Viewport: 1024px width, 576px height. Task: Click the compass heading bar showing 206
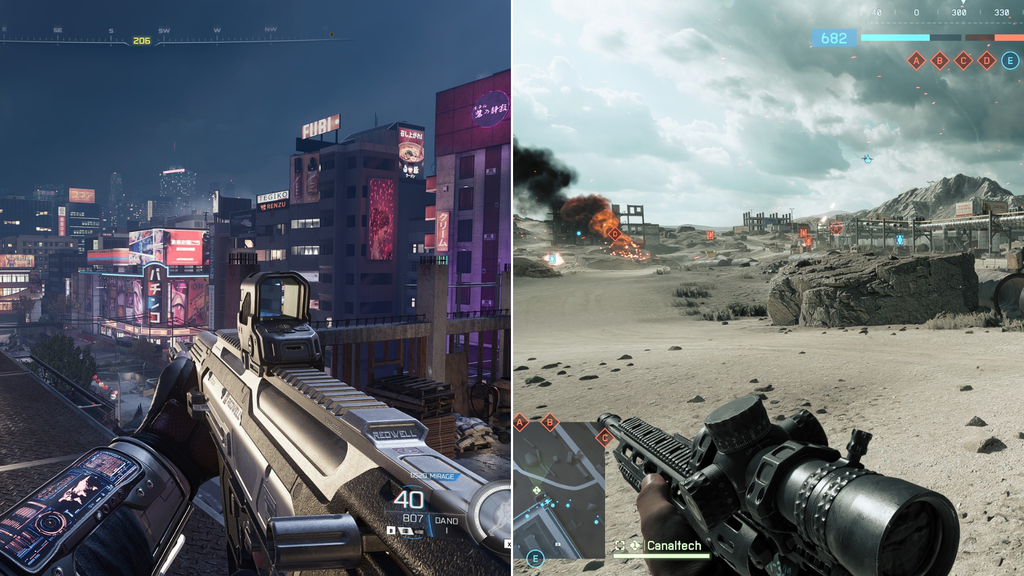(x=142, y=41)
